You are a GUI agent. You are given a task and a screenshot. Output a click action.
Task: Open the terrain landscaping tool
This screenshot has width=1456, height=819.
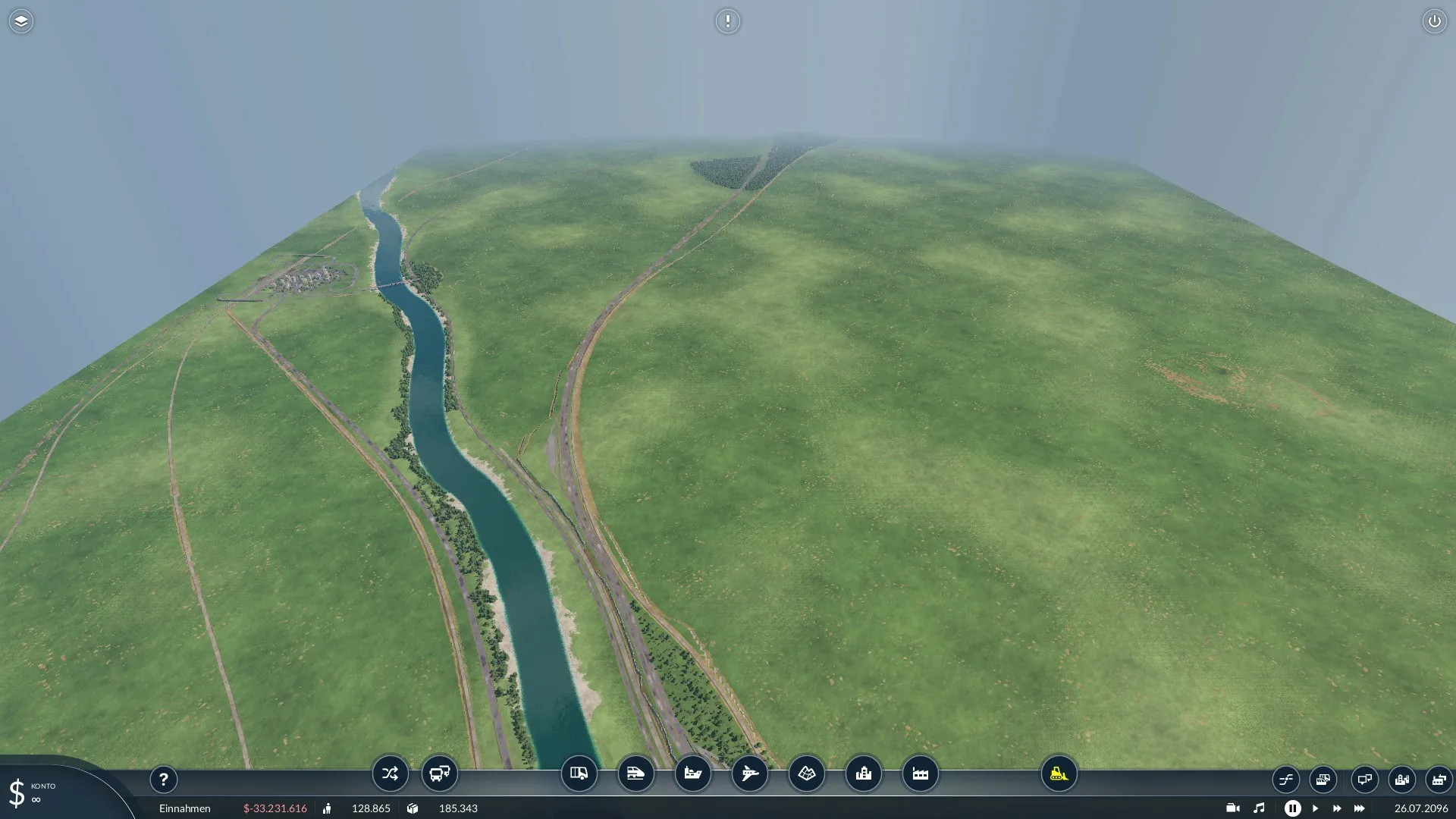(x=807, y=773)
